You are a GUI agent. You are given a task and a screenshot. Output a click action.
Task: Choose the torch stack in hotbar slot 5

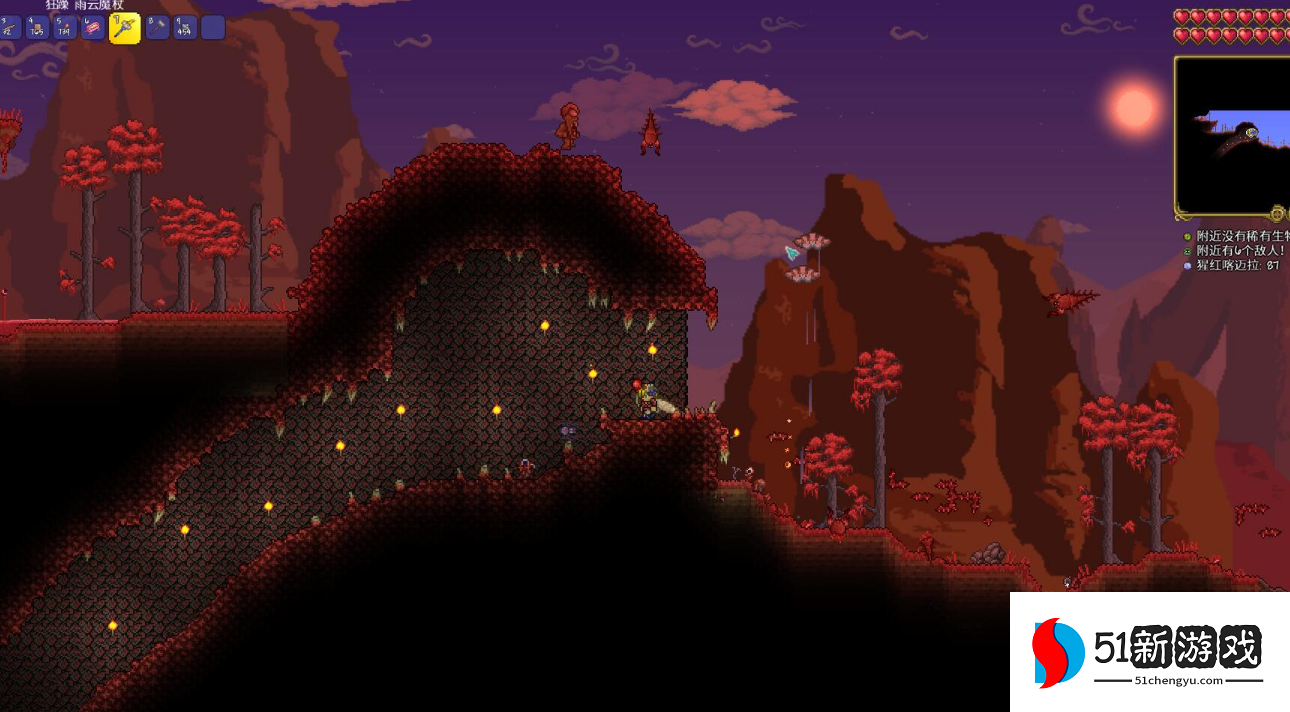(66, 28)
